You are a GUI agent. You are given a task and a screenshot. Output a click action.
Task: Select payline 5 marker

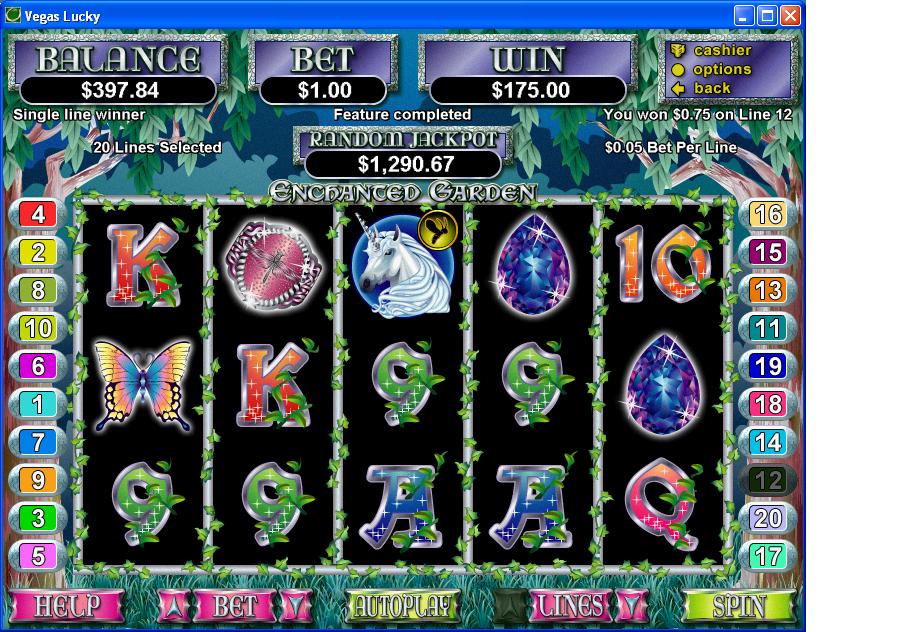click(x=38, y=555)
